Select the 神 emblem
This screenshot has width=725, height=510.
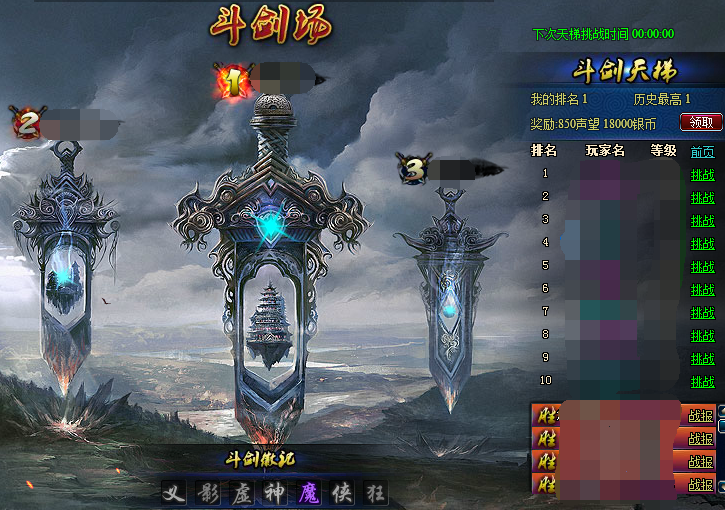[274, 493]
